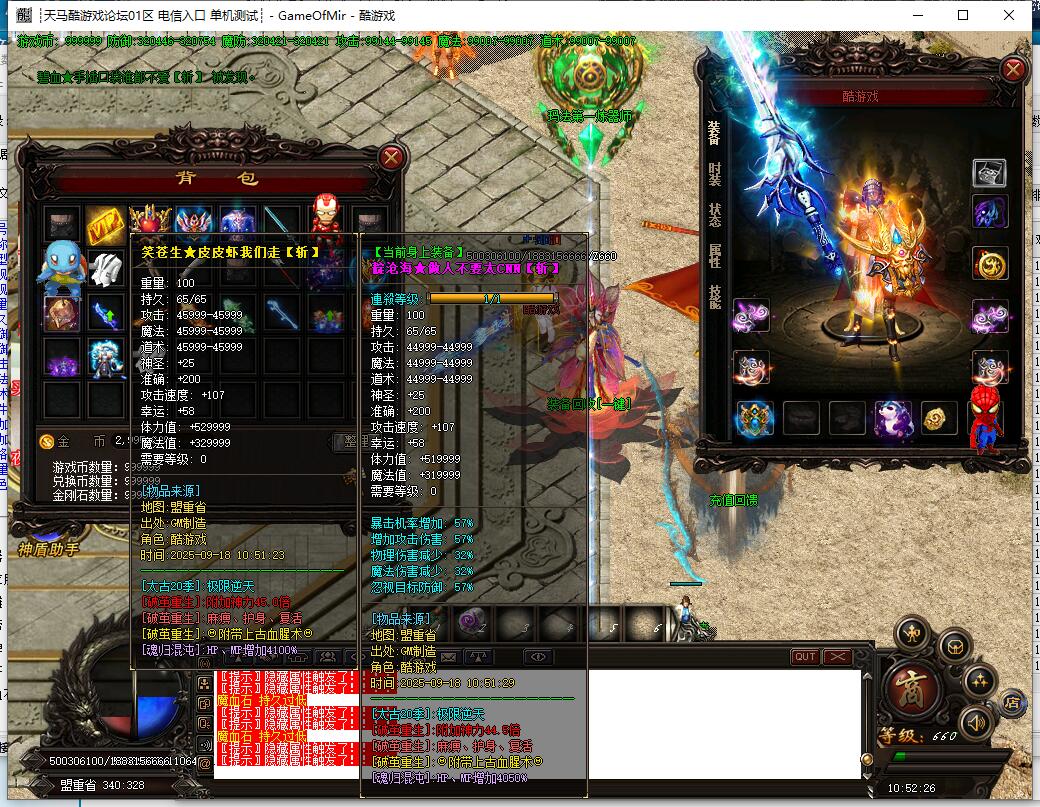Screen dimensions: 1040x807
Task: Click the 整理 sort button in bag
Action: pyautogui.click(x=345, y=441)
